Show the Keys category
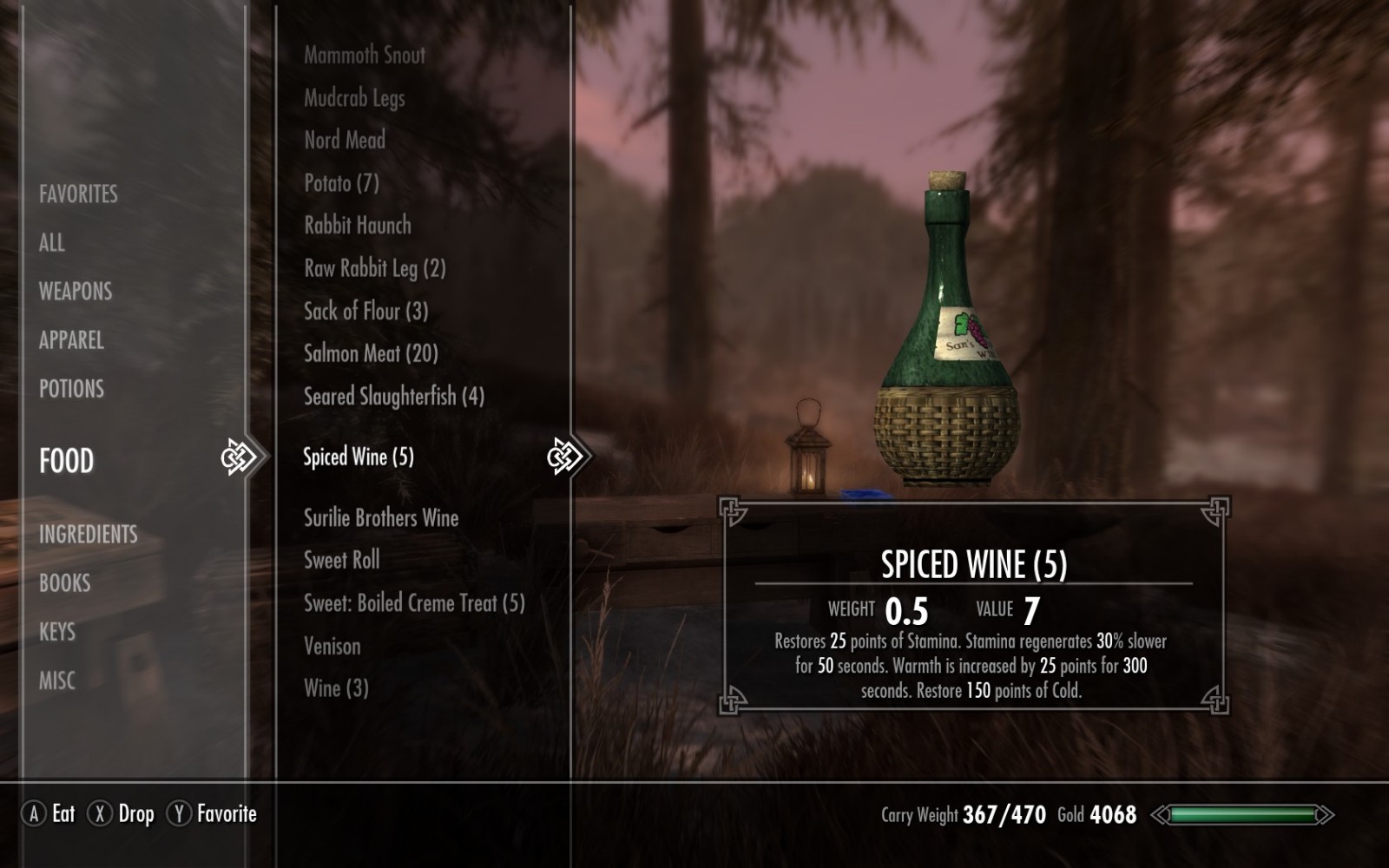The height and width of the screenshot is (868, 1389). point(57,631)
